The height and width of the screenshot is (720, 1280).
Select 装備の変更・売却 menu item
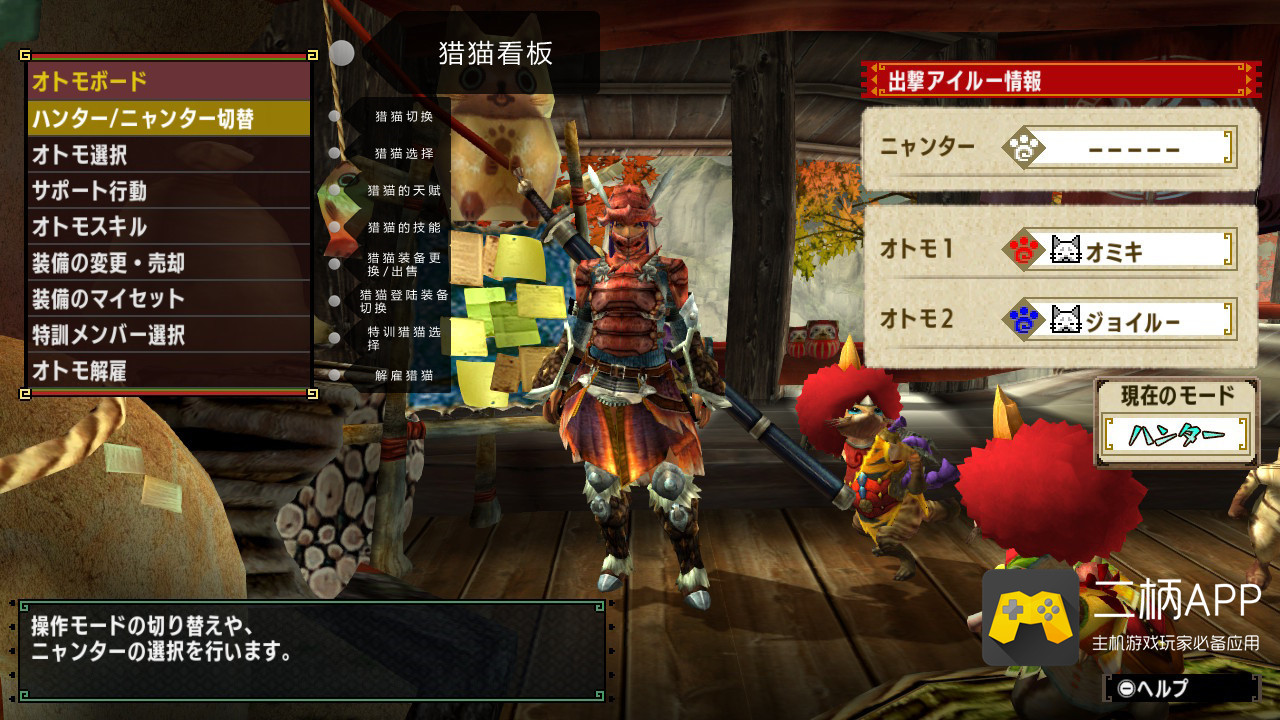click(x=168, y=263)
